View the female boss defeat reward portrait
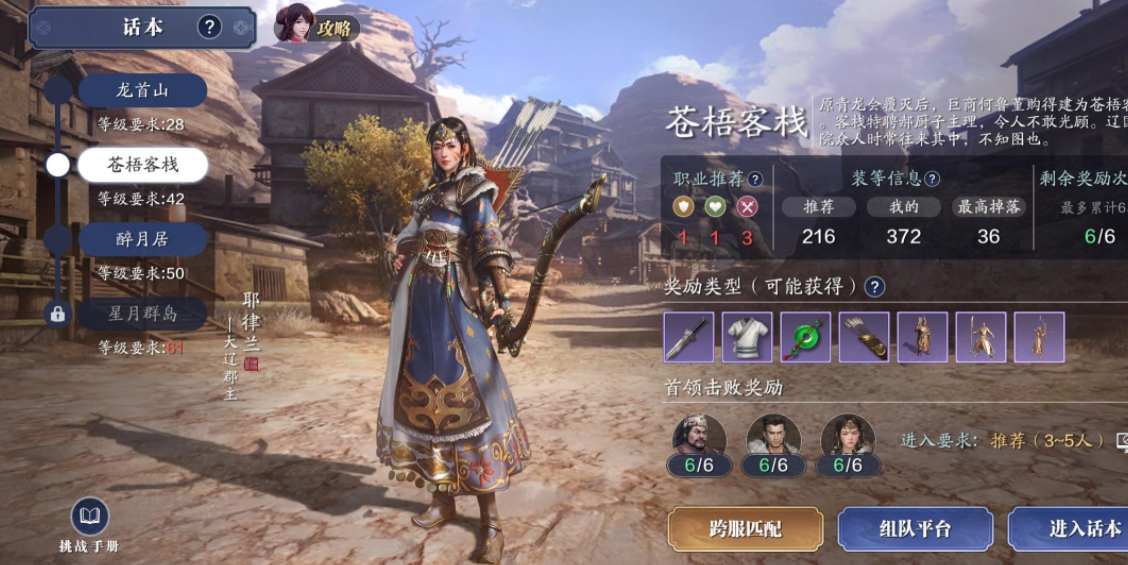Image resolution: width=1128 pixels, height=565 pixels. (848, 437)
